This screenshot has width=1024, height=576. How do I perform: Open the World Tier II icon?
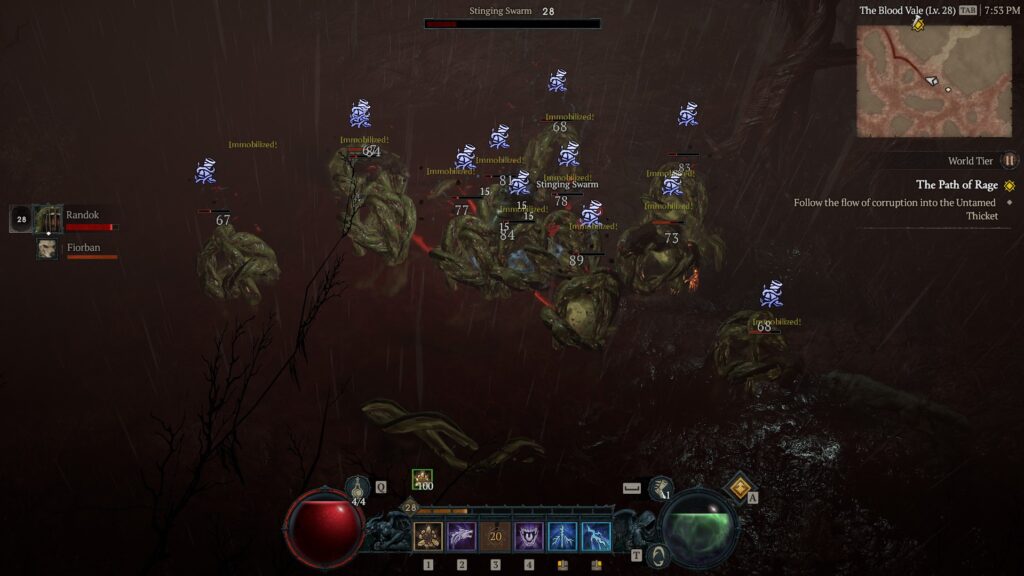[x=1009, y=160]
